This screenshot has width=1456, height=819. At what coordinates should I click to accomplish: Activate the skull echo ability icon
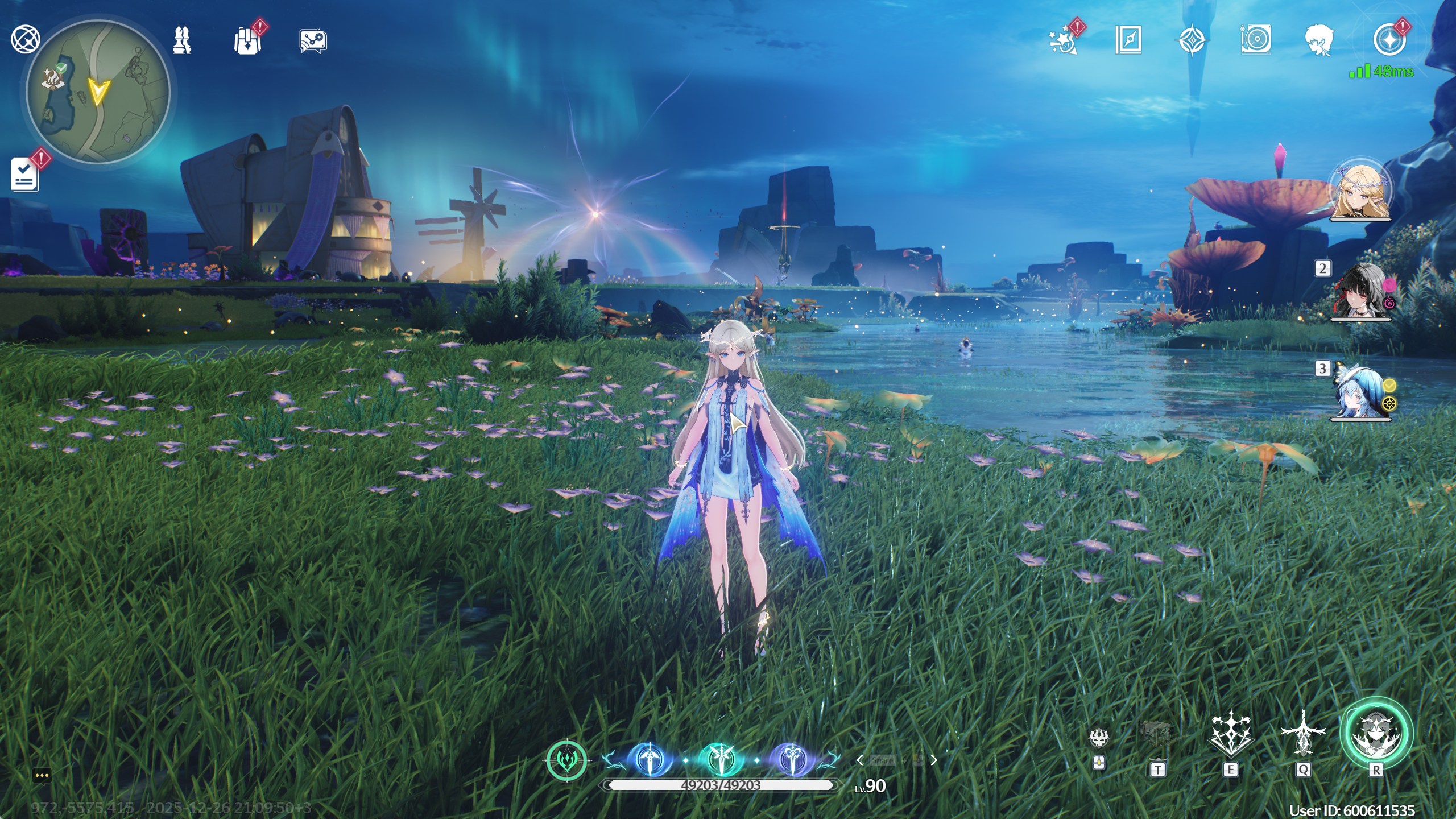1099,738
